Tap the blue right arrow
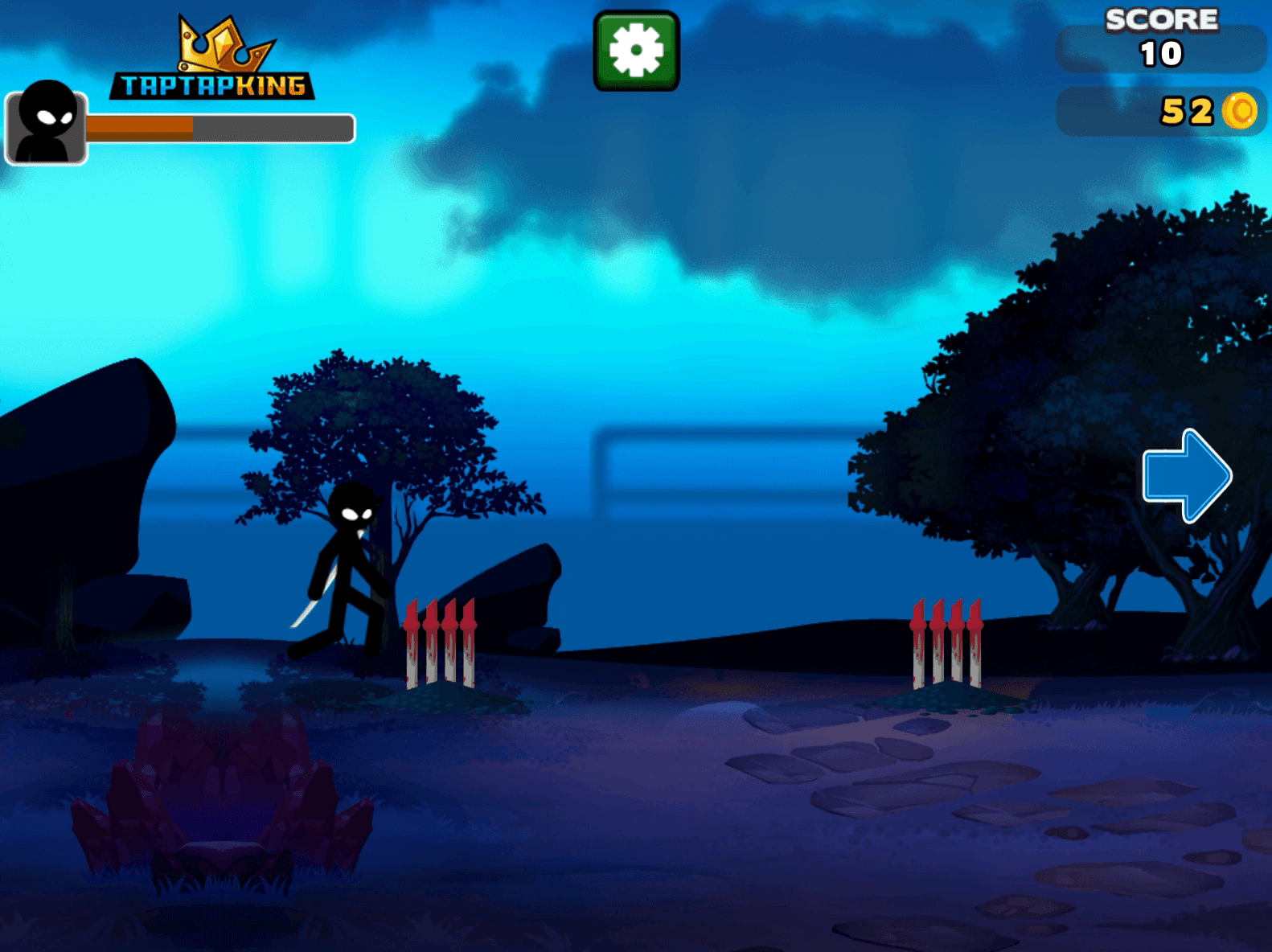The height and width of the screenshot is (952, 1272). pos(1186,475)
